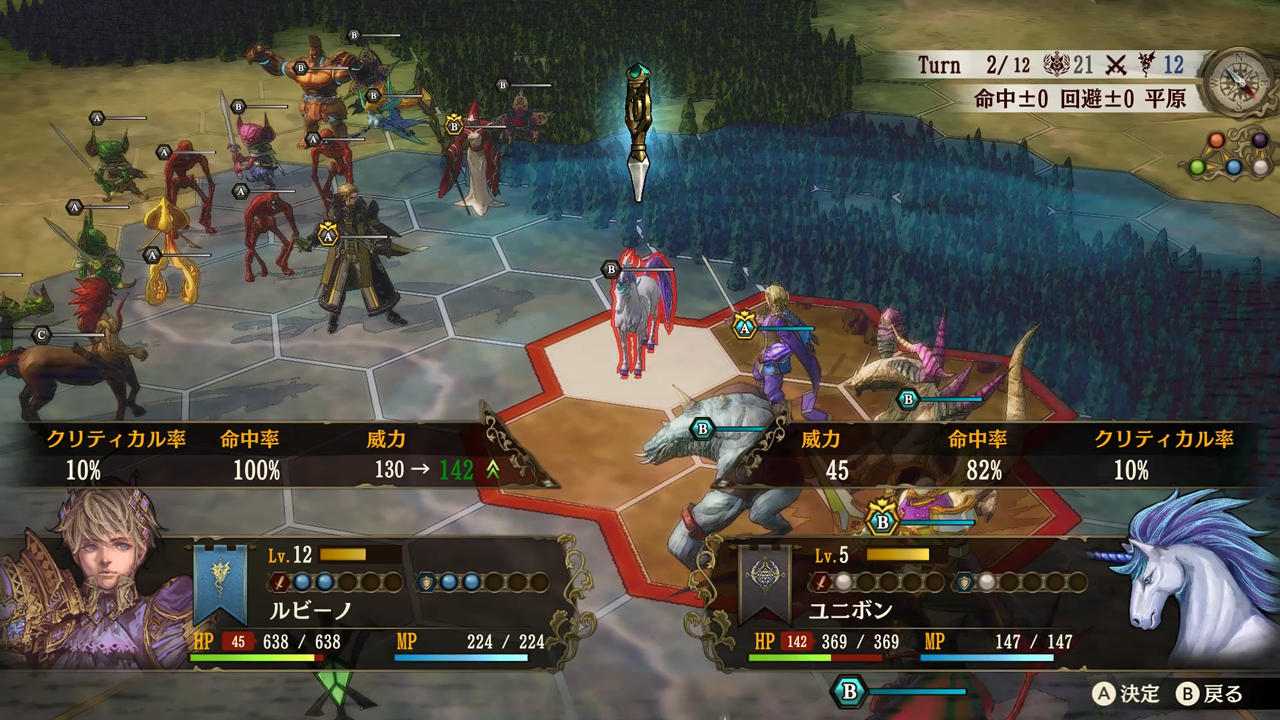
Task: Click the Unicorn's grey faction banner
Action: pyautogui.click(x=765, y=583)
